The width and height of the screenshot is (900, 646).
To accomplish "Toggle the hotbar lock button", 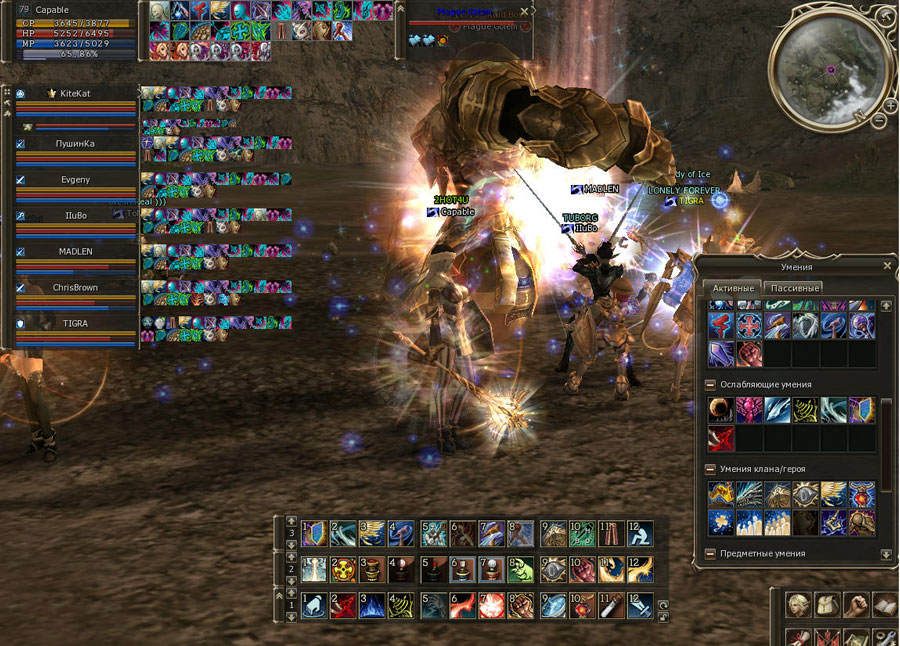I will click(x=662, y=616).
